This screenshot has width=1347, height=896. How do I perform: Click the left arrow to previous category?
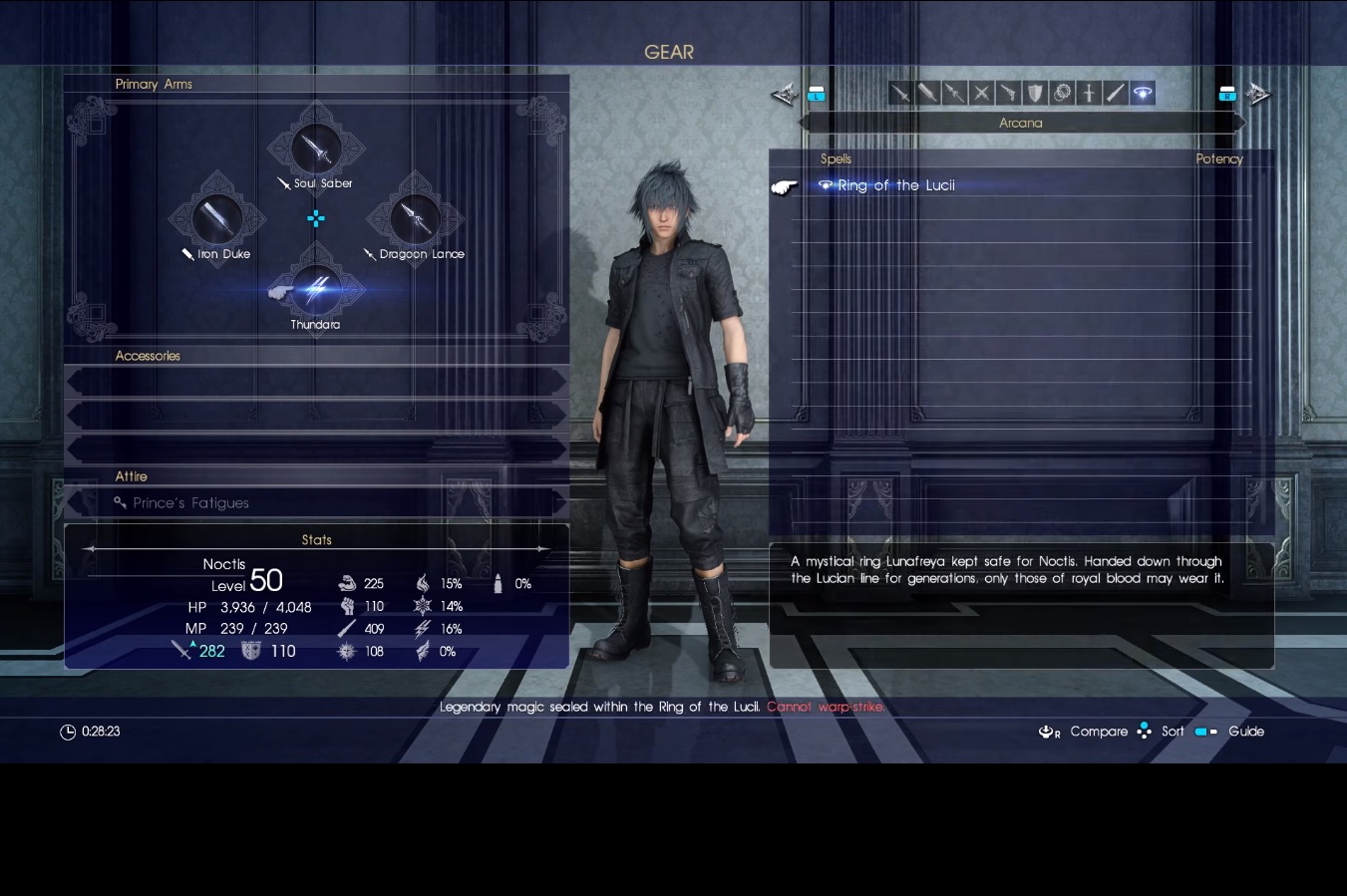784,95
